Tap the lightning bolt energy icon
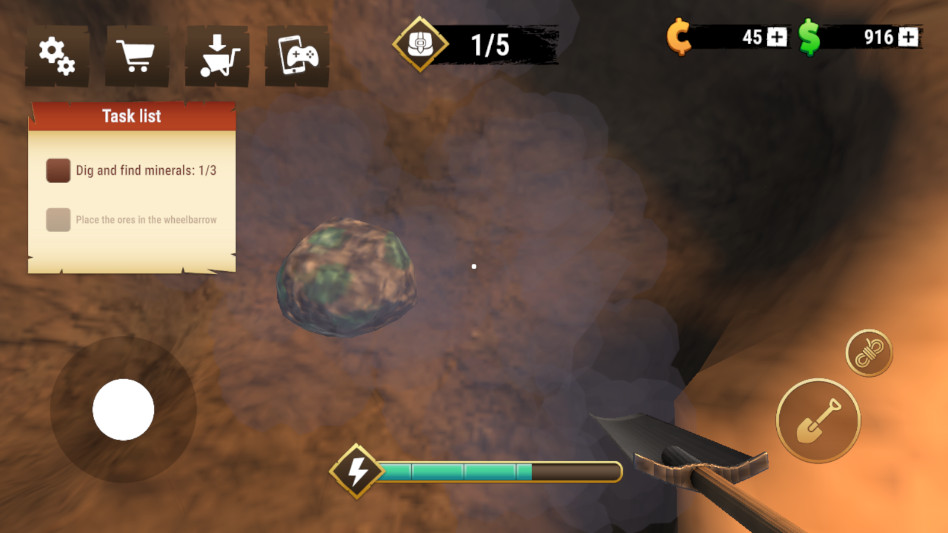948x533 pixels. (x=357, y=471)
